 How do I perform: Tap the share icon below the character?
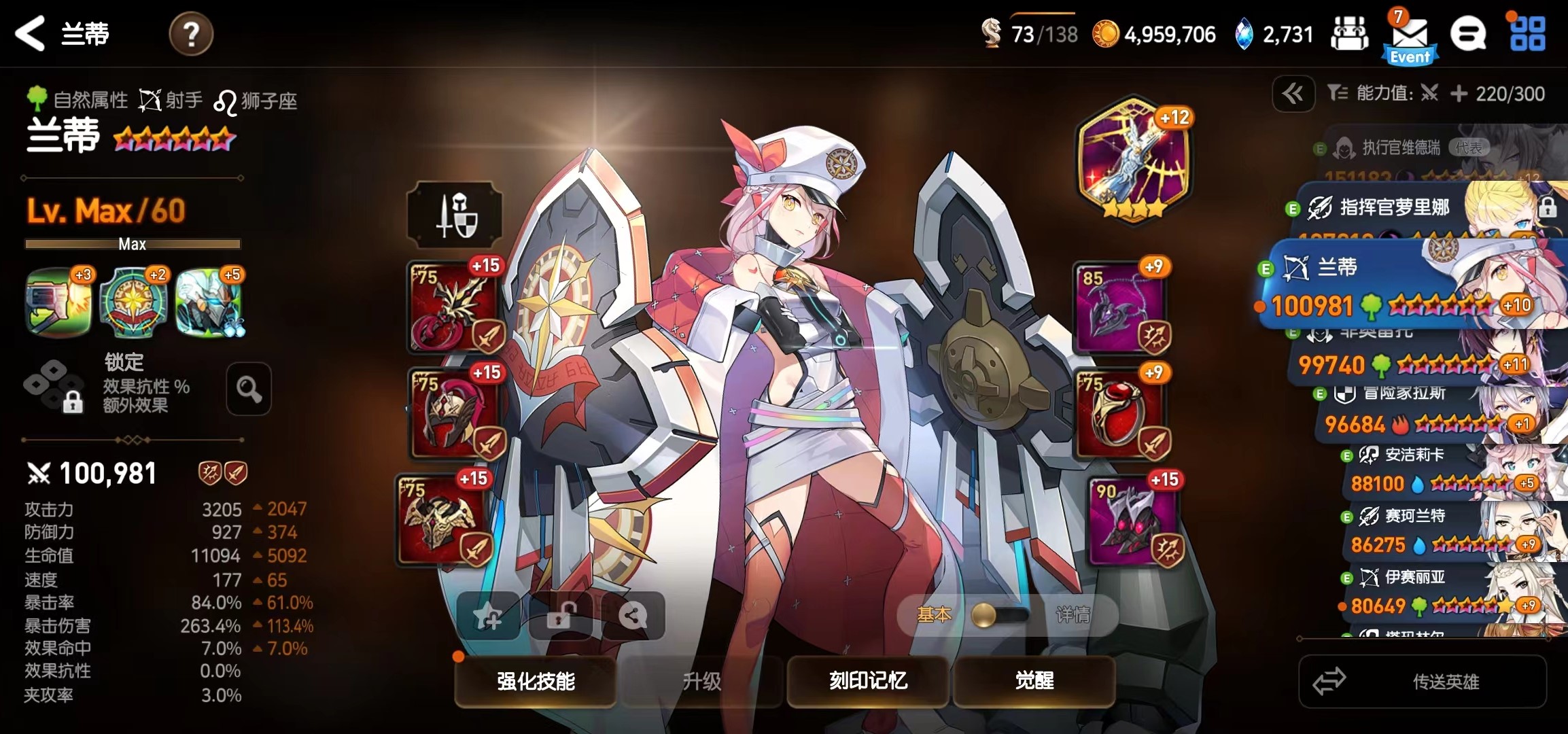click(633, 615)
